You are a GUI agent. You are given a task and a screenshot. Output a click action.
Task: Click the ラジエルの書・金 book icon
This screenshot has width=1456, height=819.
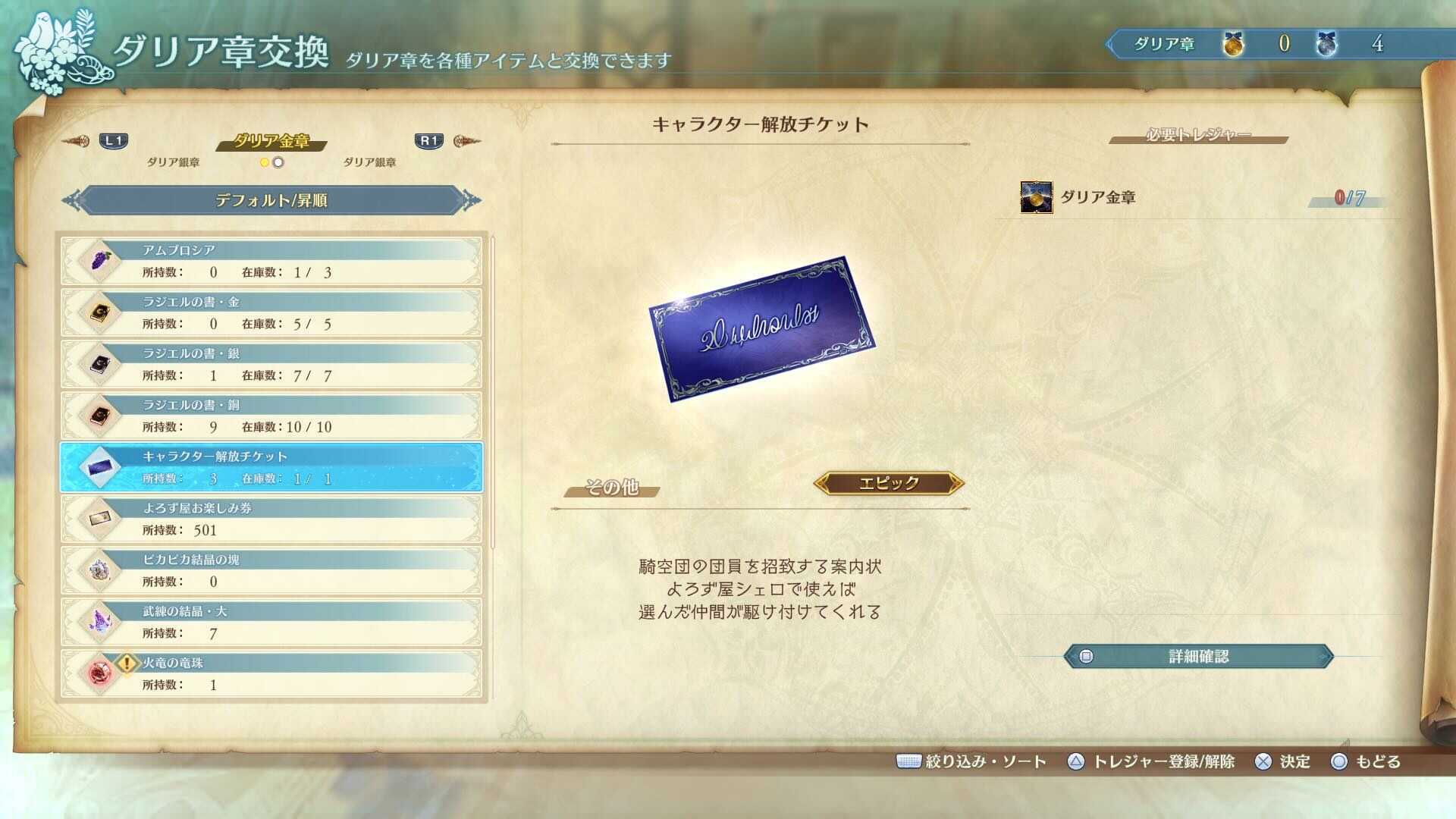99,313
